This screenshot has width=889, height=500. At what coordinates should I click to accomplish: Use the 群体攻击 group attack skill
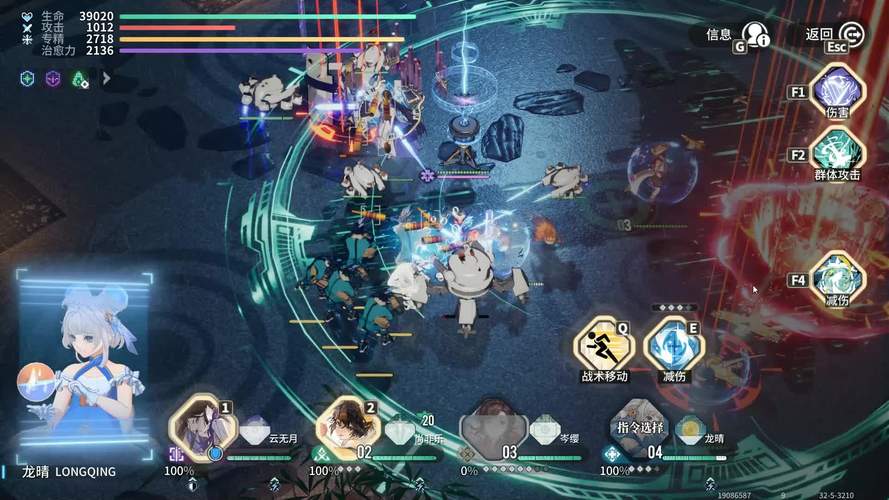838,153
